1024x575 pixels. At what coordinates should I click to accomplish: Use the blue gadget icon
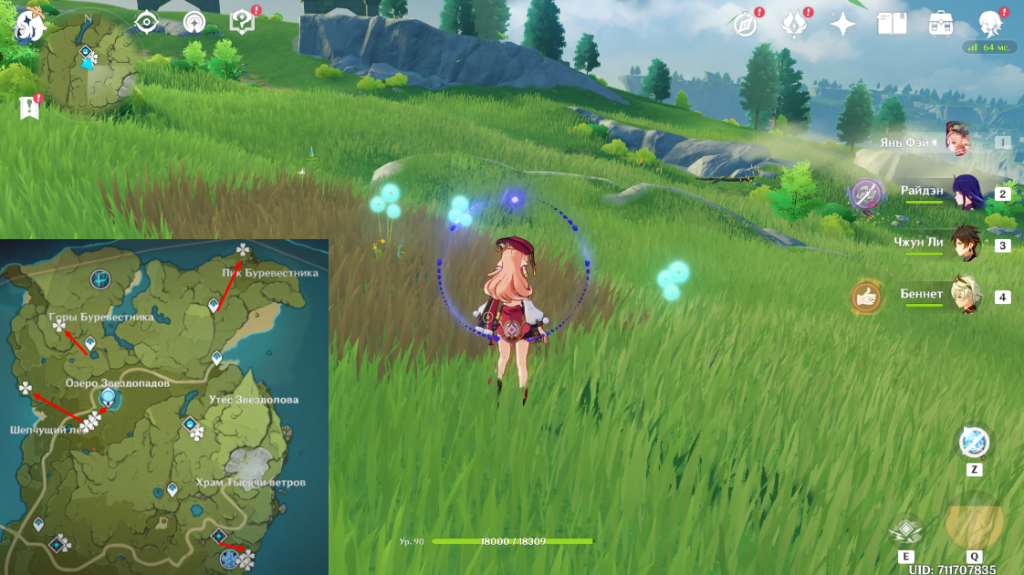tap(973, 442)
